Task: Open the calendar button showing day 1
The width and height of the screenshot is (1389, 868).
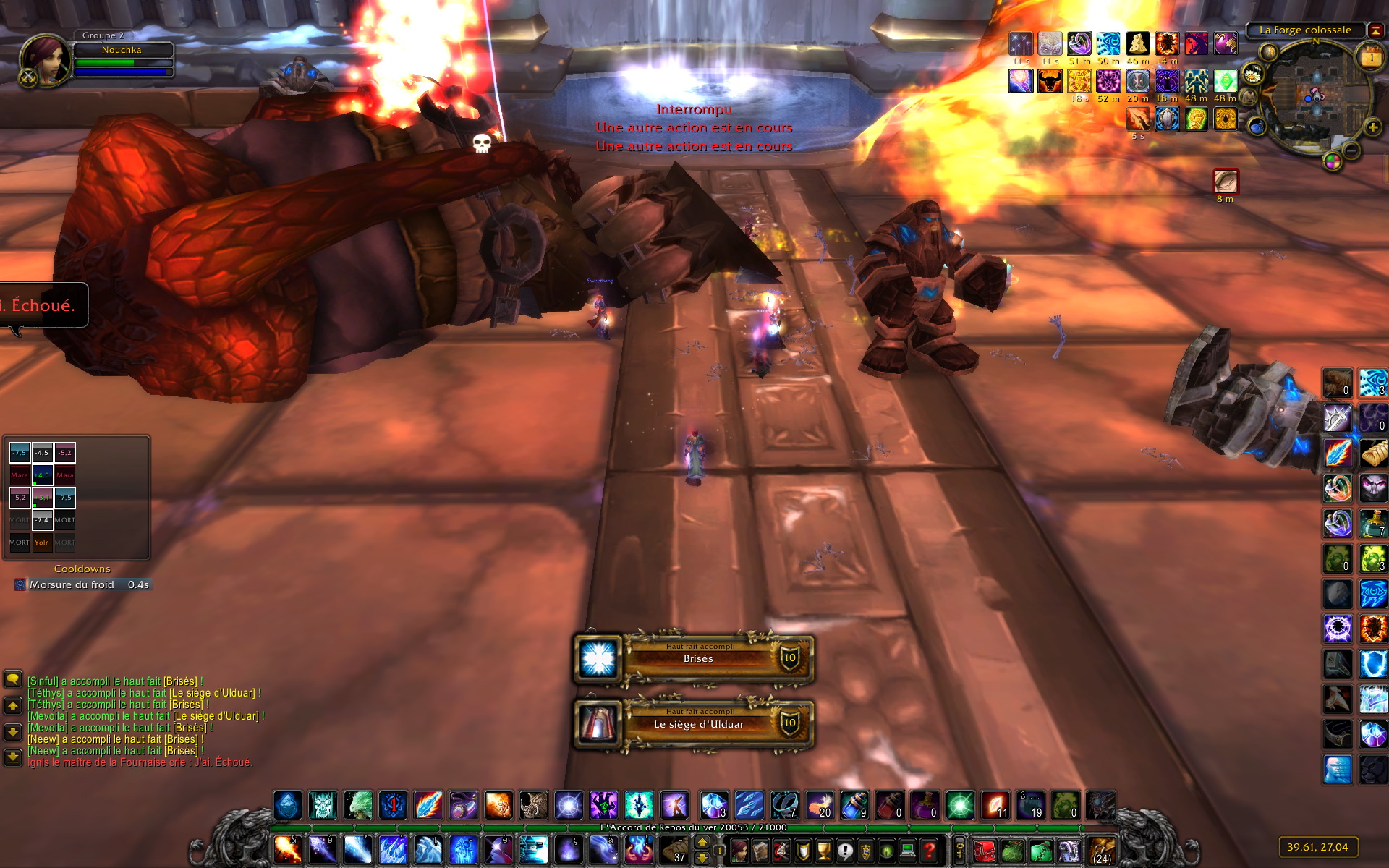Action: 1372,57
